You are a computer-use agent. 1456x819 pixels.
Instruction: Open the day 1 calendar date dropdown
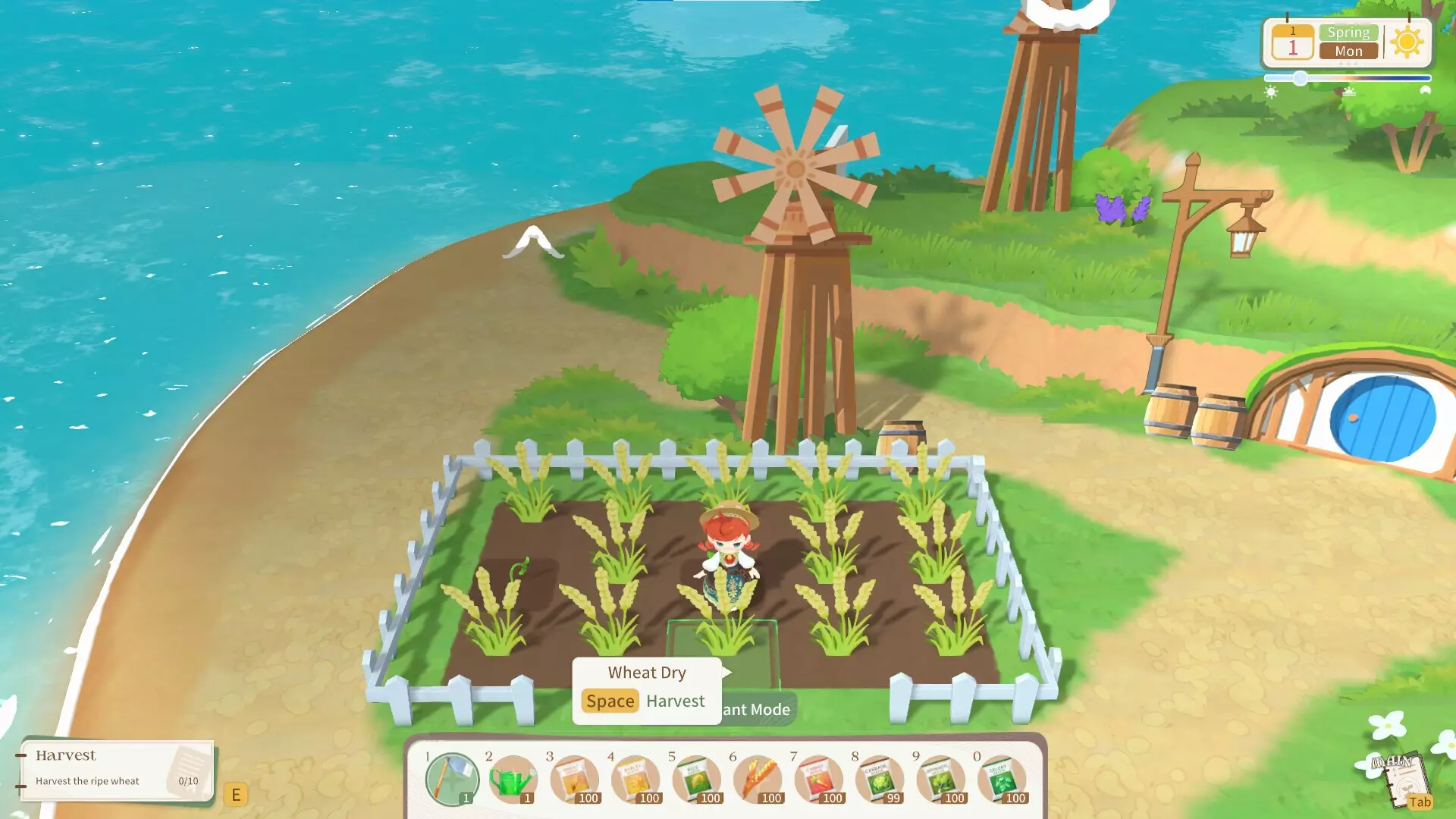pos(1292,44)
